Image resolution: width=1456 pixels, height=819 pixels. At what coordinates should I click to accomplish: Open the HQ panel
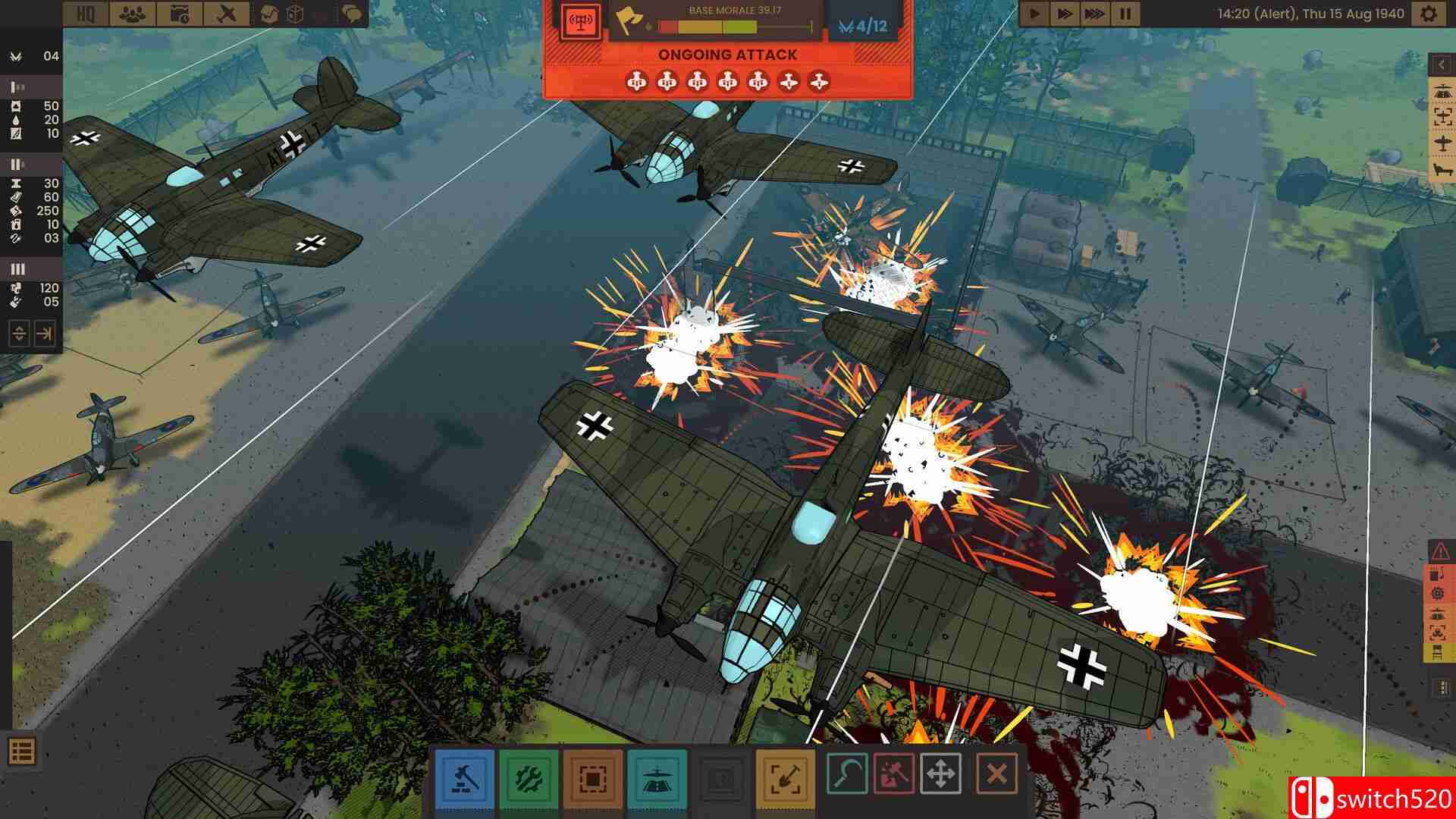[x=86, y=14]
